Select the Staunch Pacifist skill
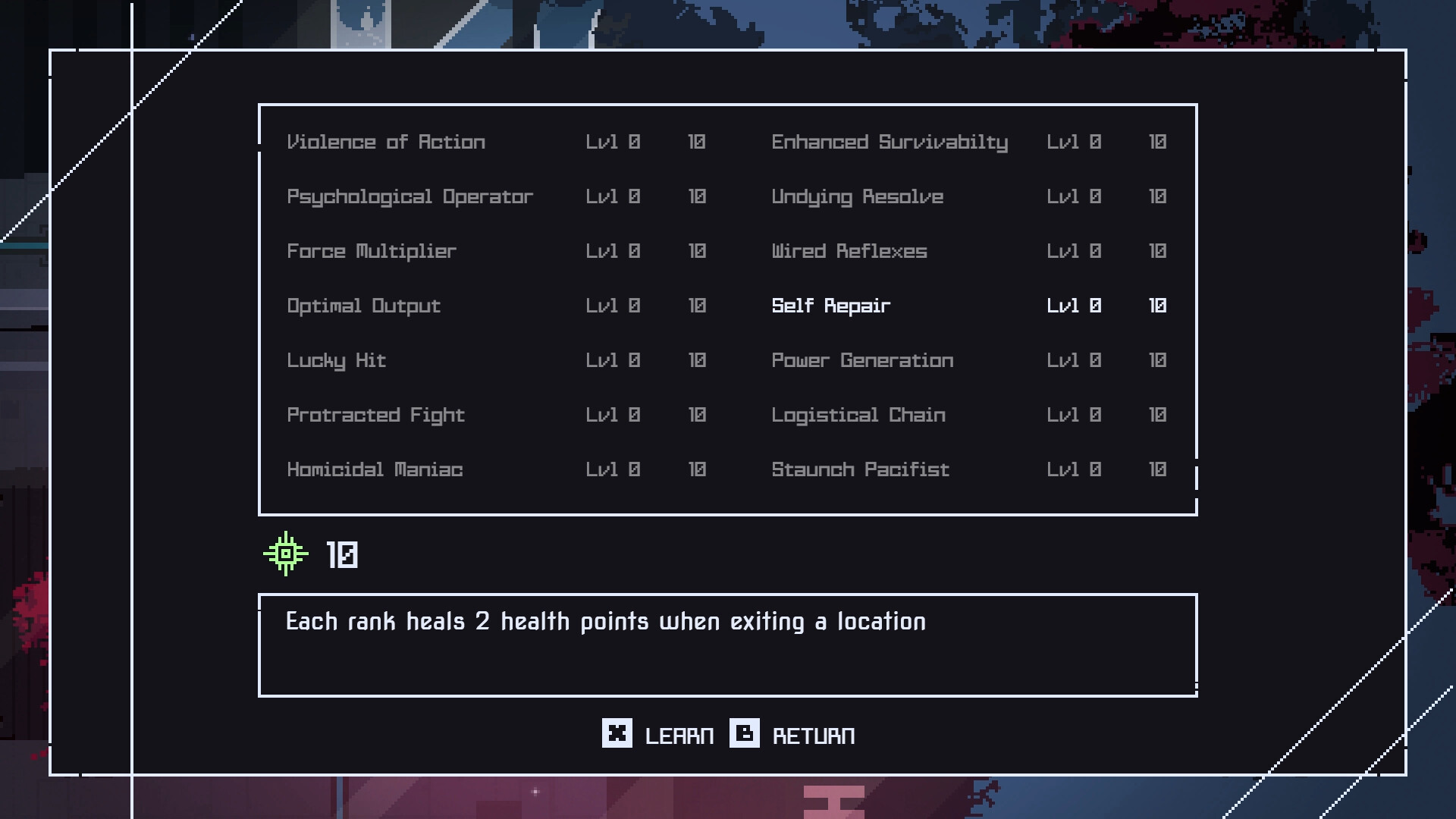1456x819 pixels. click(859, 469)
